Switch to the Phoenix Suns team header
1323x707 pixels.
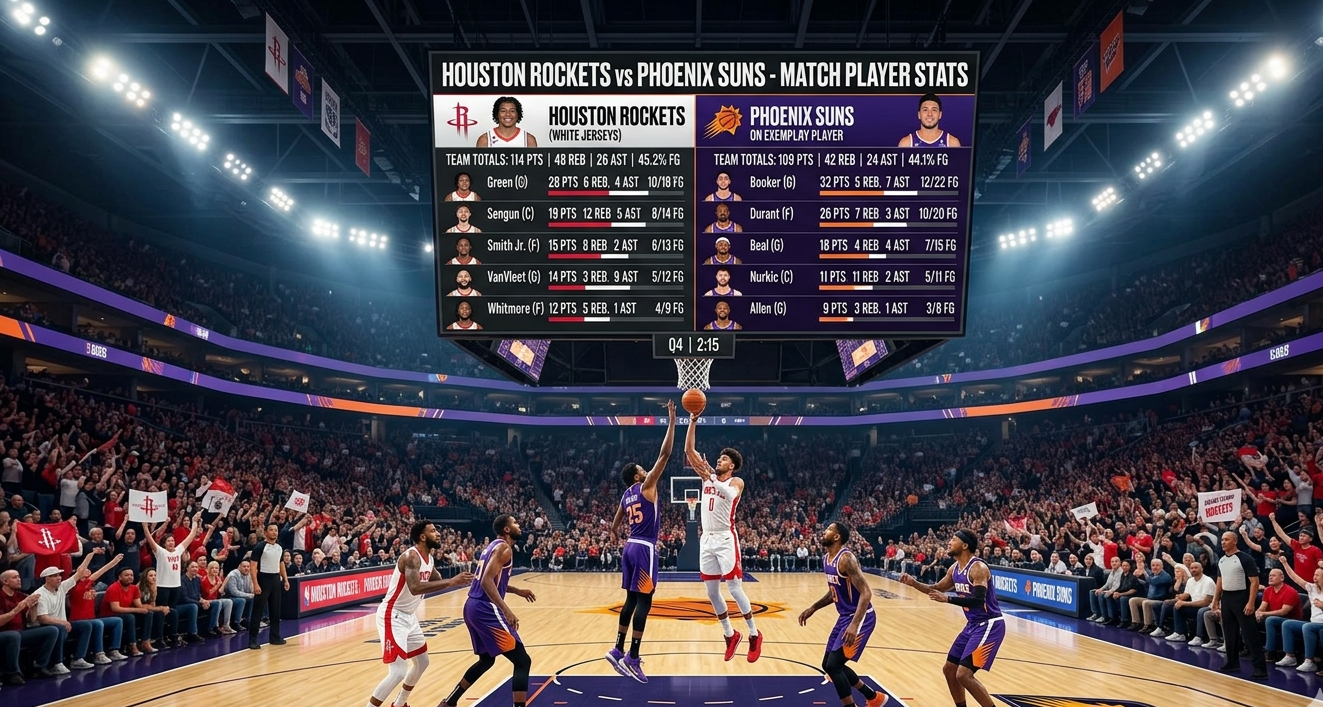tap(834, 122)
